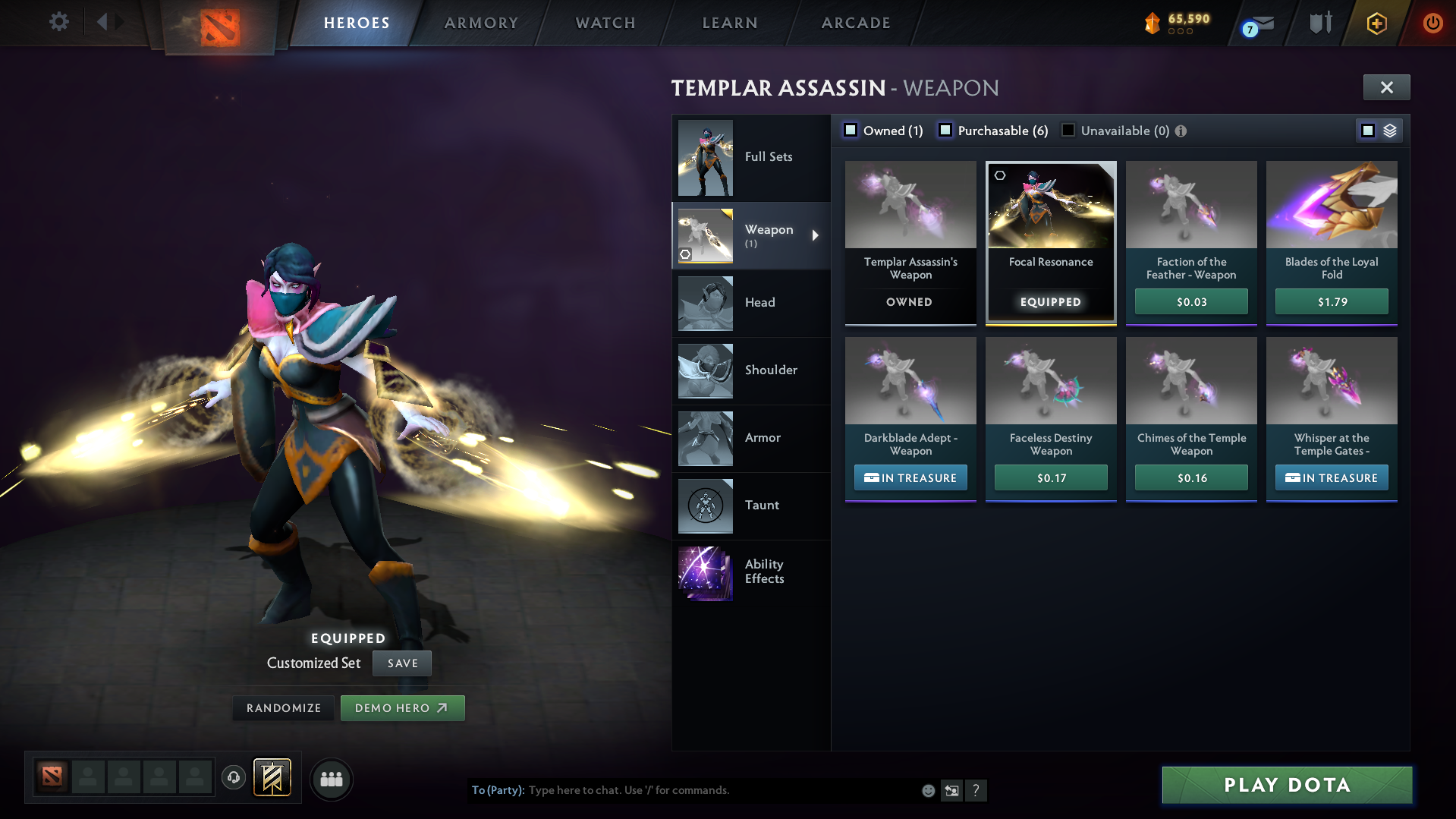Click the Ability Effects purple thumbnail
Viewport: 1456px width, 819px height.
705,574
